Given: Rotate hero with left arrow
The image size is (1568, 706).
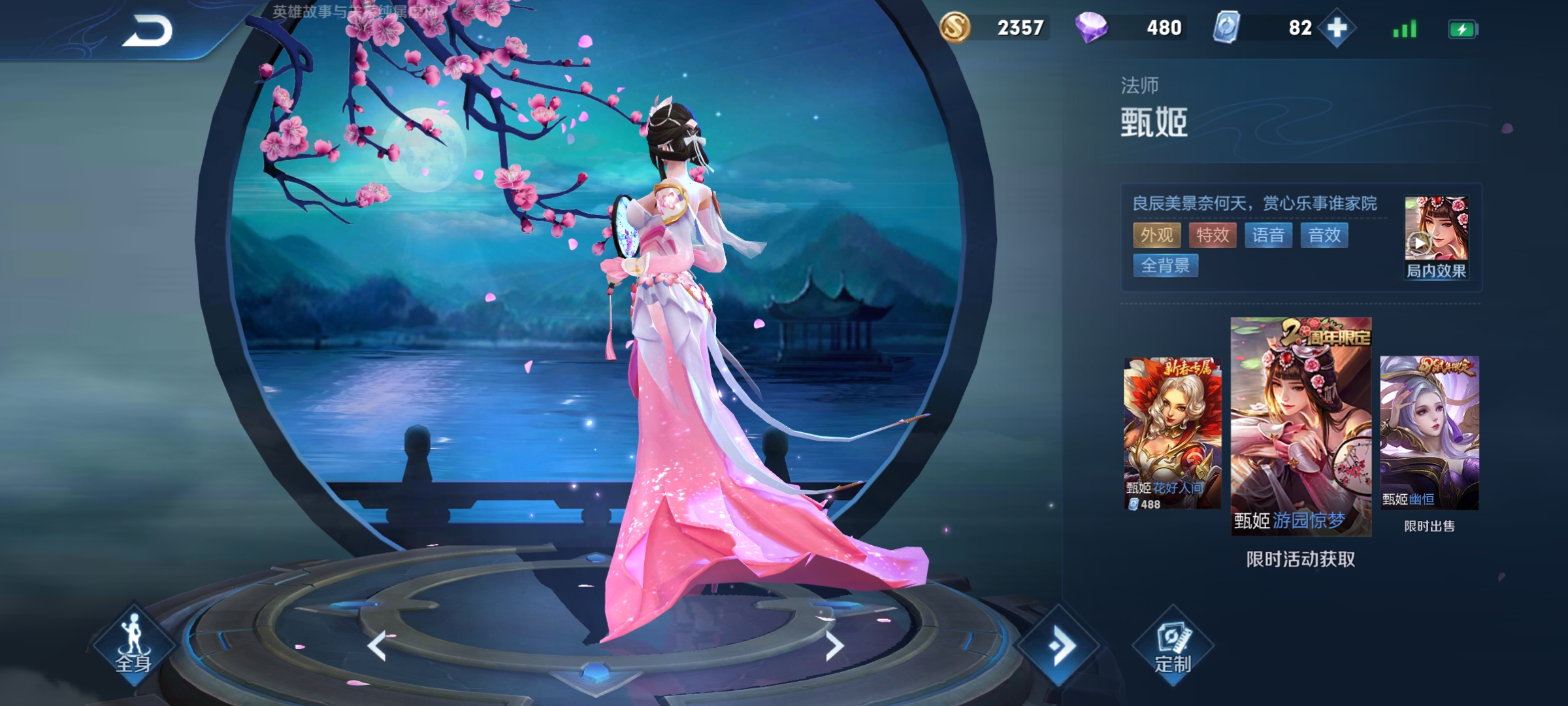Looking at the screenshot, I should point(378,646).
